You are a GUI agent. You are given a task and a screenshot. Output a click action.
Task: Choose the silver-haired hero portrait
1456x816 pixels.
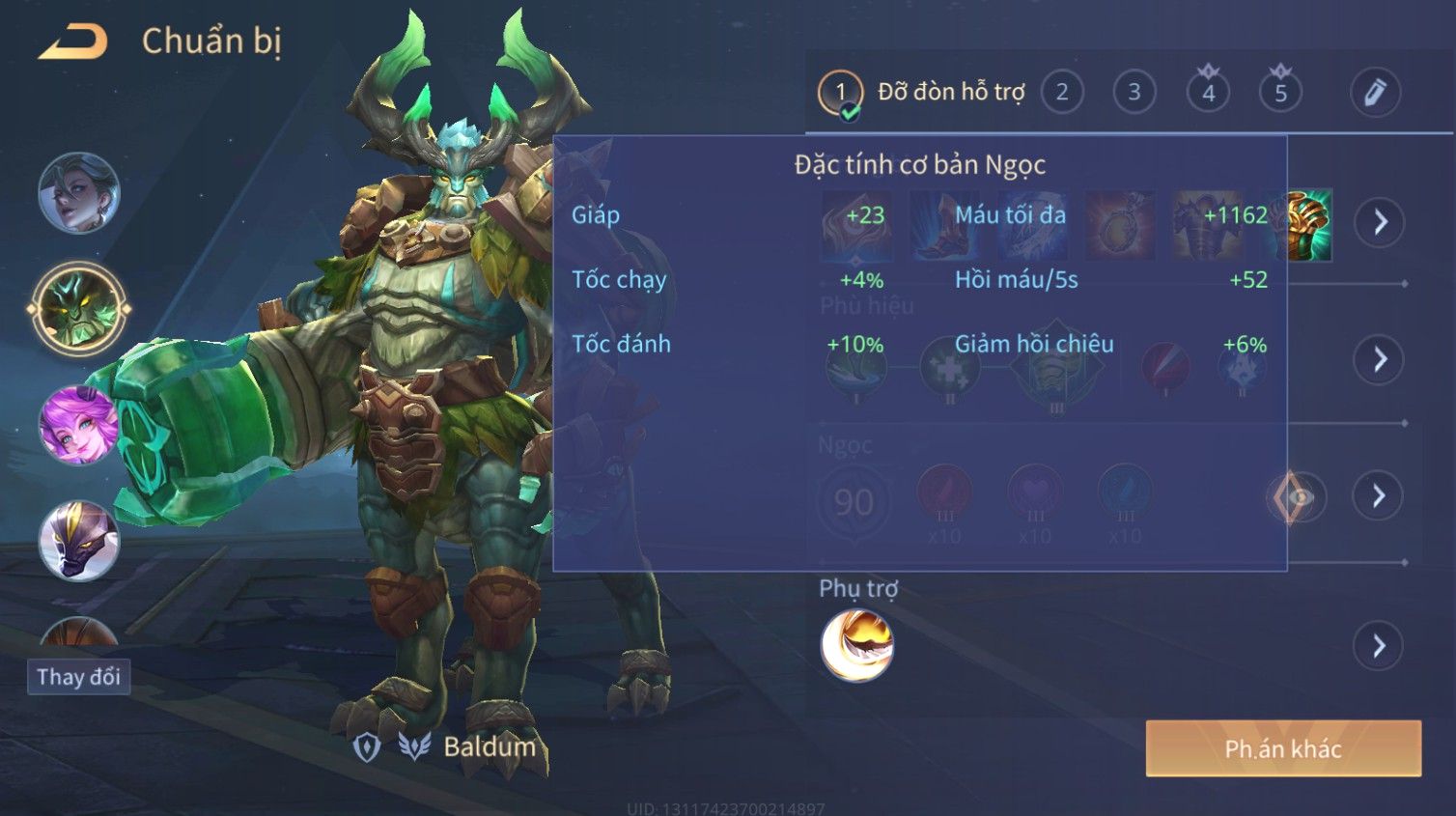78,193
